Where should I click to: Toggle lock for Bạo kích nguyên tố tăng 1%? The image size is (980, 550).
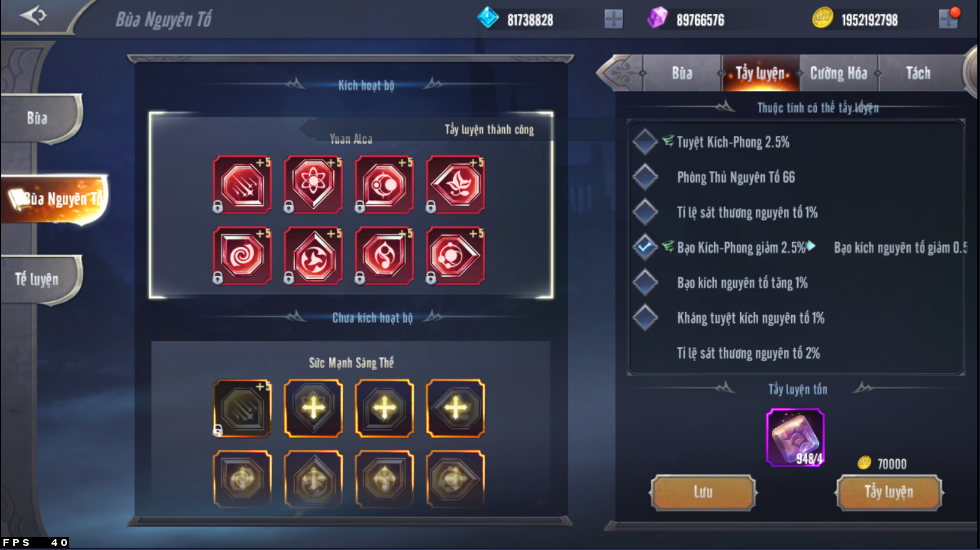click(x=646, y=283)
